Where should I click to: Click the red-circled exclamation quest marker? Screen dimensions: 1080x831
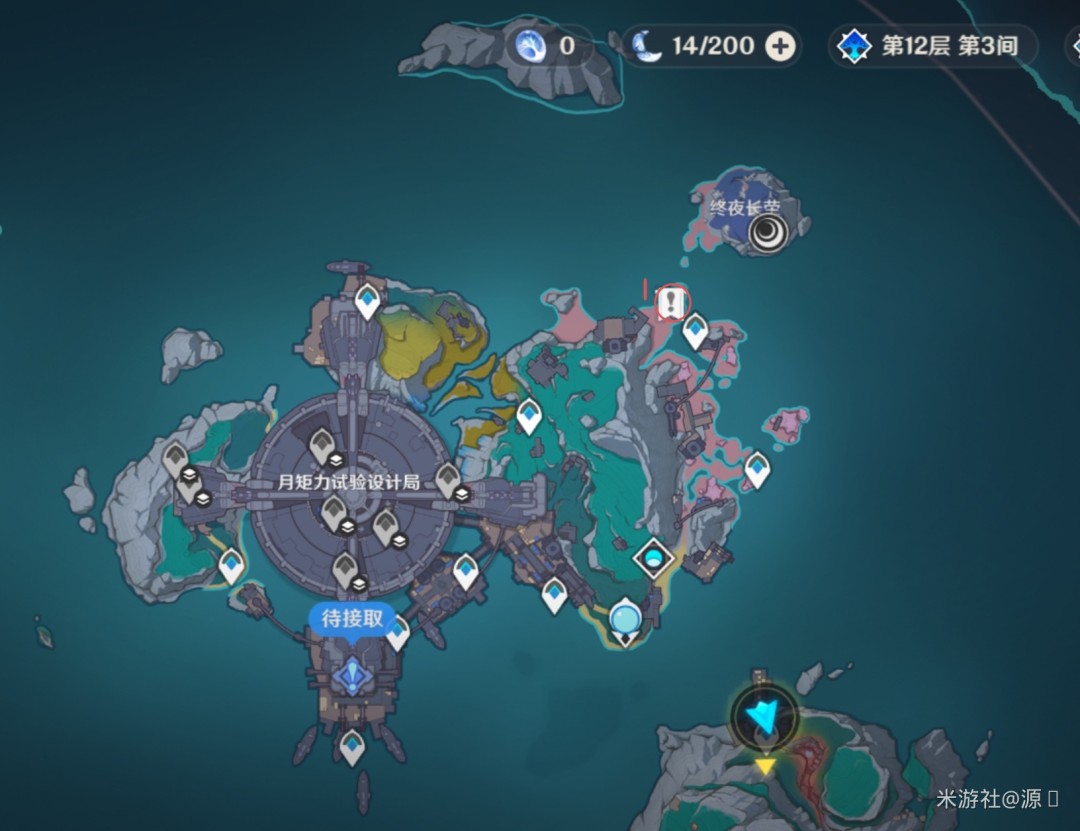pyautogui.click(x=673, y=301)
